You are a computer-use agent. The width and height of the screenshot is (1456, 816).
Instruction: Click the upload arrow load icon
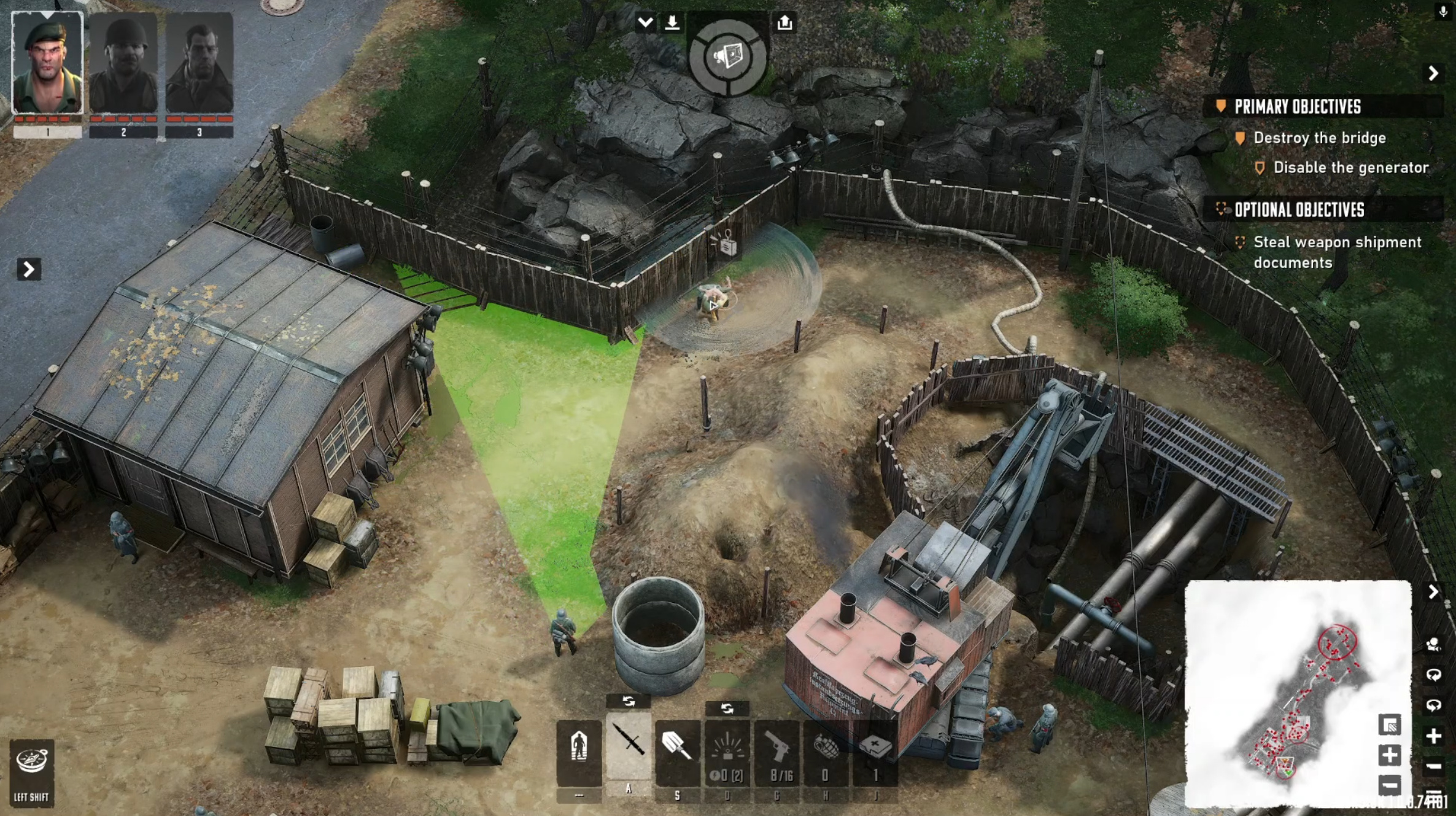click(784, 23)
